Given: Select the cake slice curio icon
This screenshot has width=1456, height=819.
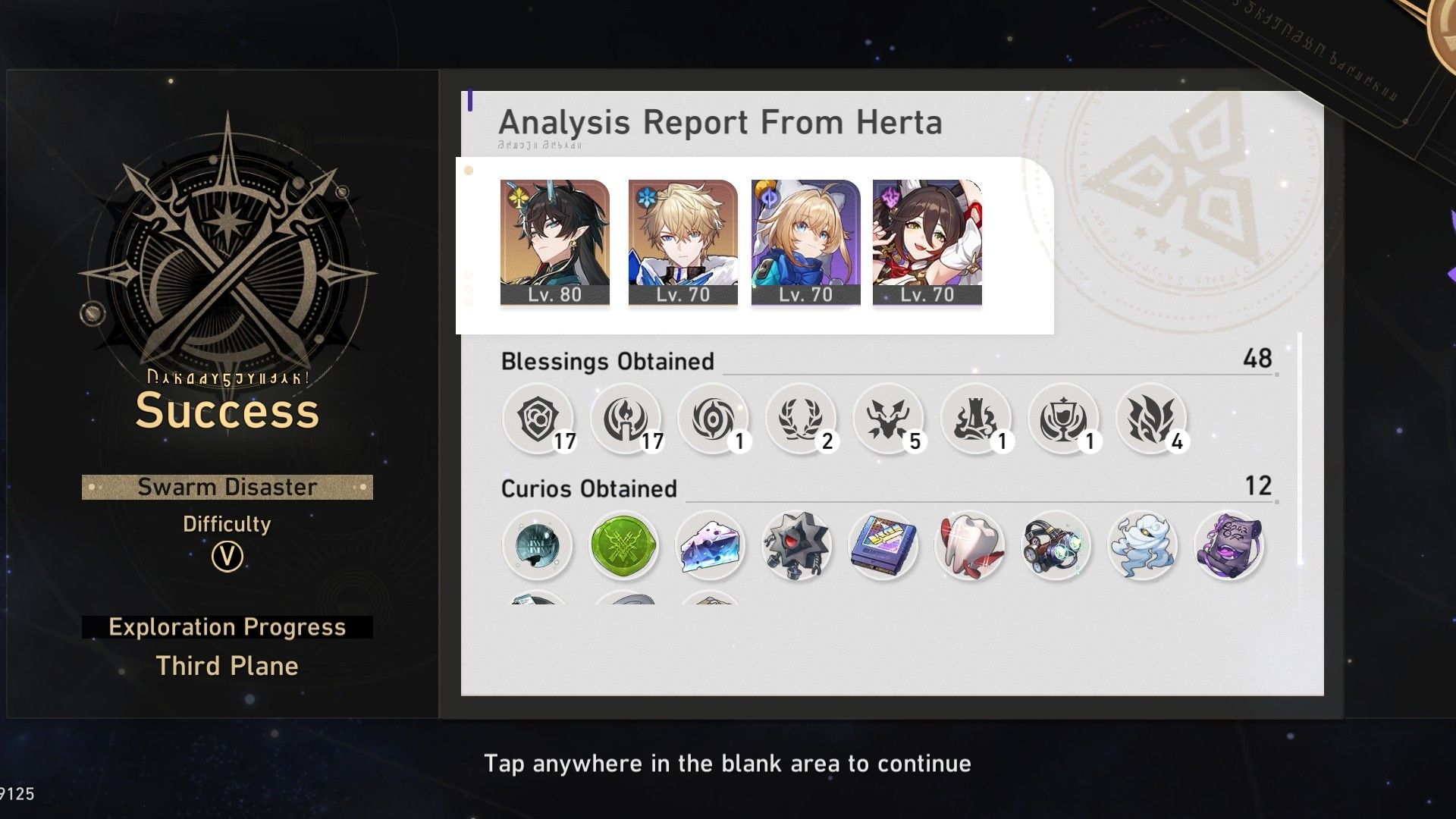Looking at the screenshot, I should [711, 546].
